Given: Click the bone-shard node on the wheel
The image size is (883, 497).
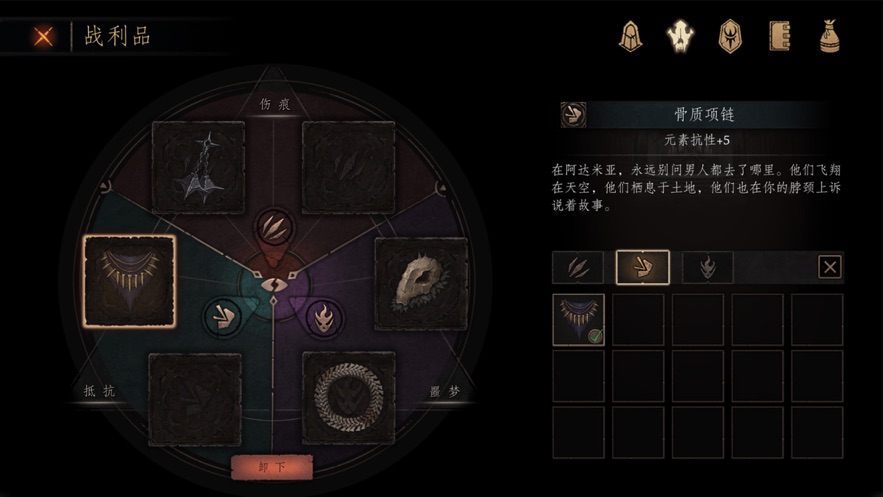Looking at the screenshot, I should (x=222, y=317).
